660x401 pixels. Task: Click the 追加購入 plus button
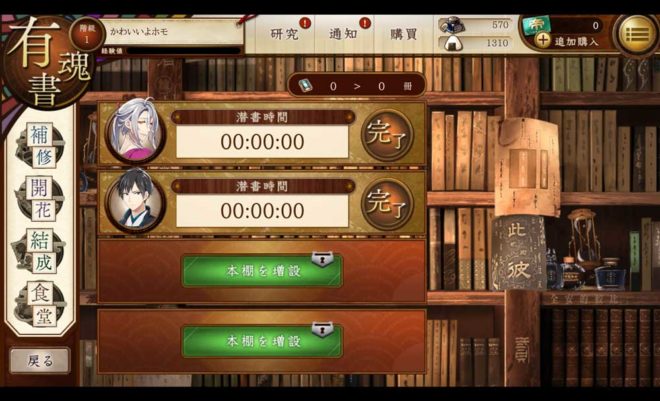pyautogui.click(x=543, y=41)
